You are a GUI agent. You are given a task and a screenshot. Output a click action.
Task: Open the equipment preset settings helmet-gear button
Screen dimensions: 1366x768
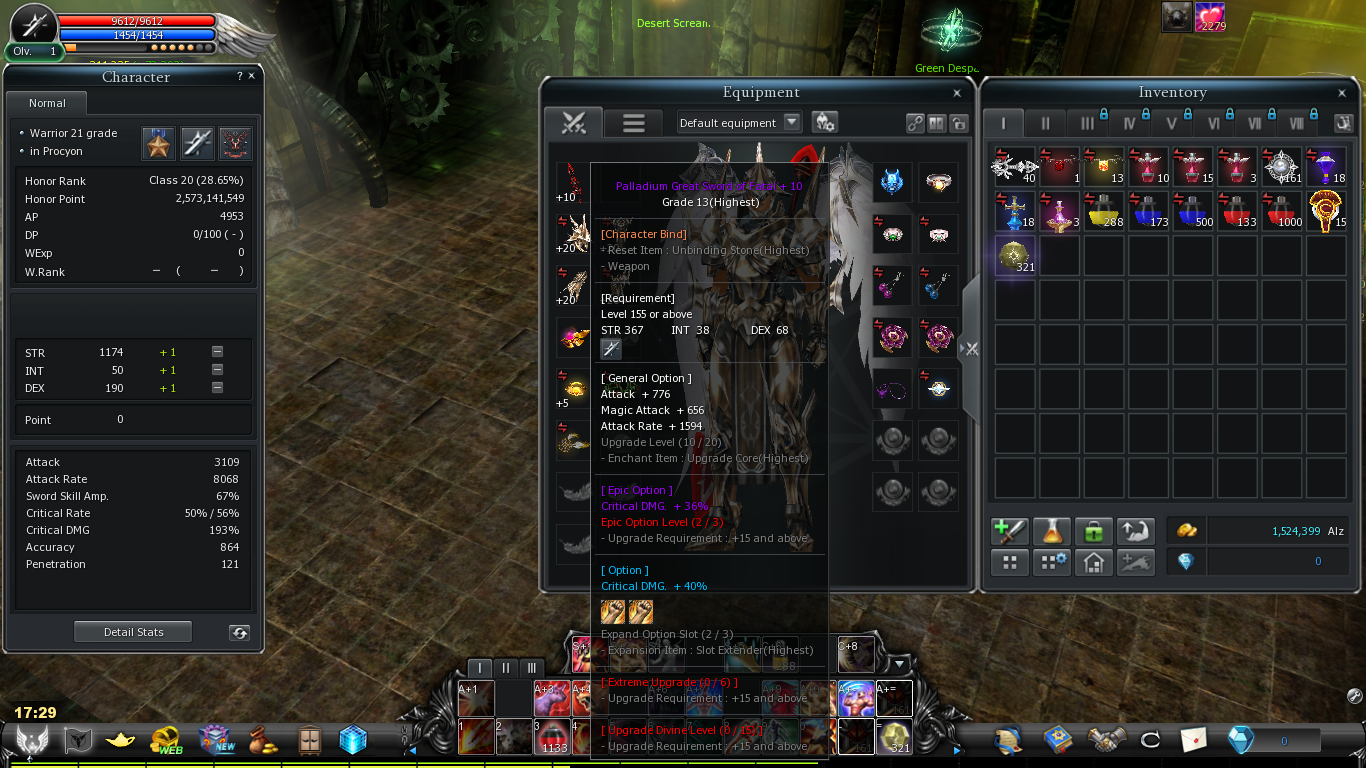coord(824,122)
